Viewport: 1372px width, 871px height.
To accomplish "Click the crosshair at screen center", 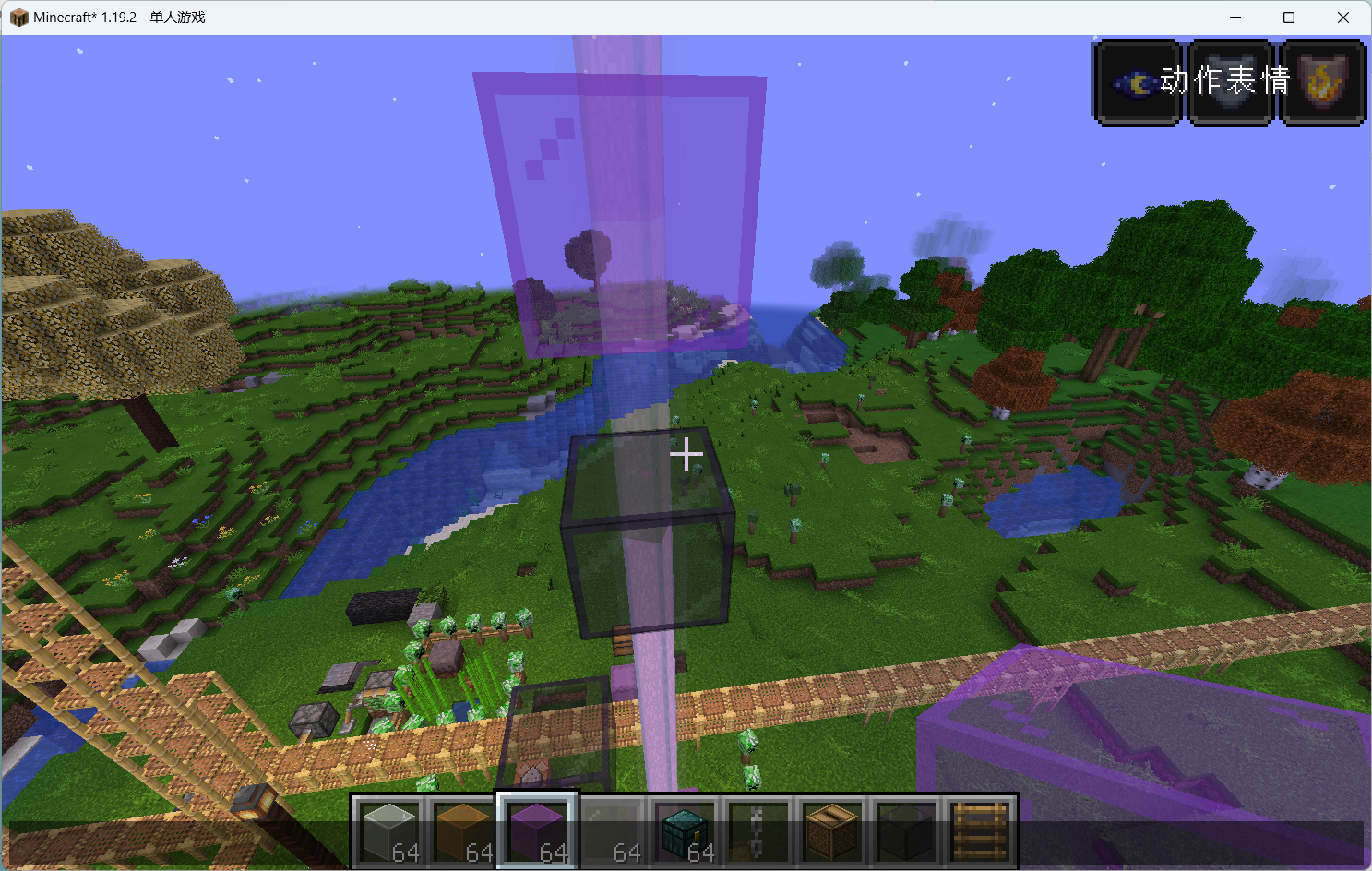I will coord(687,453).
